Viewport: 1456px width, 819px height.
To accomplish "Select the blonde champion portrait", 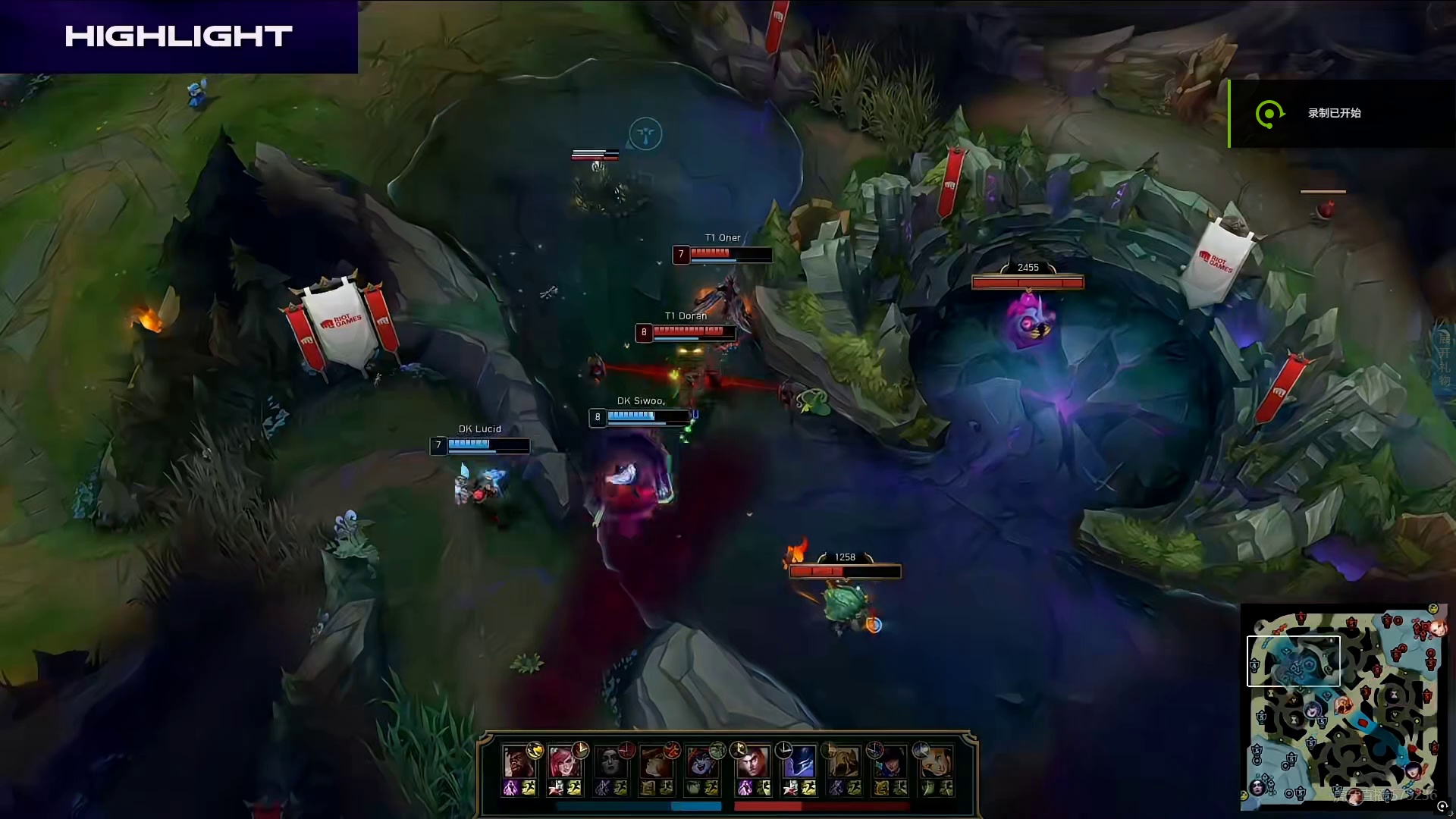I will pos(936,761).
